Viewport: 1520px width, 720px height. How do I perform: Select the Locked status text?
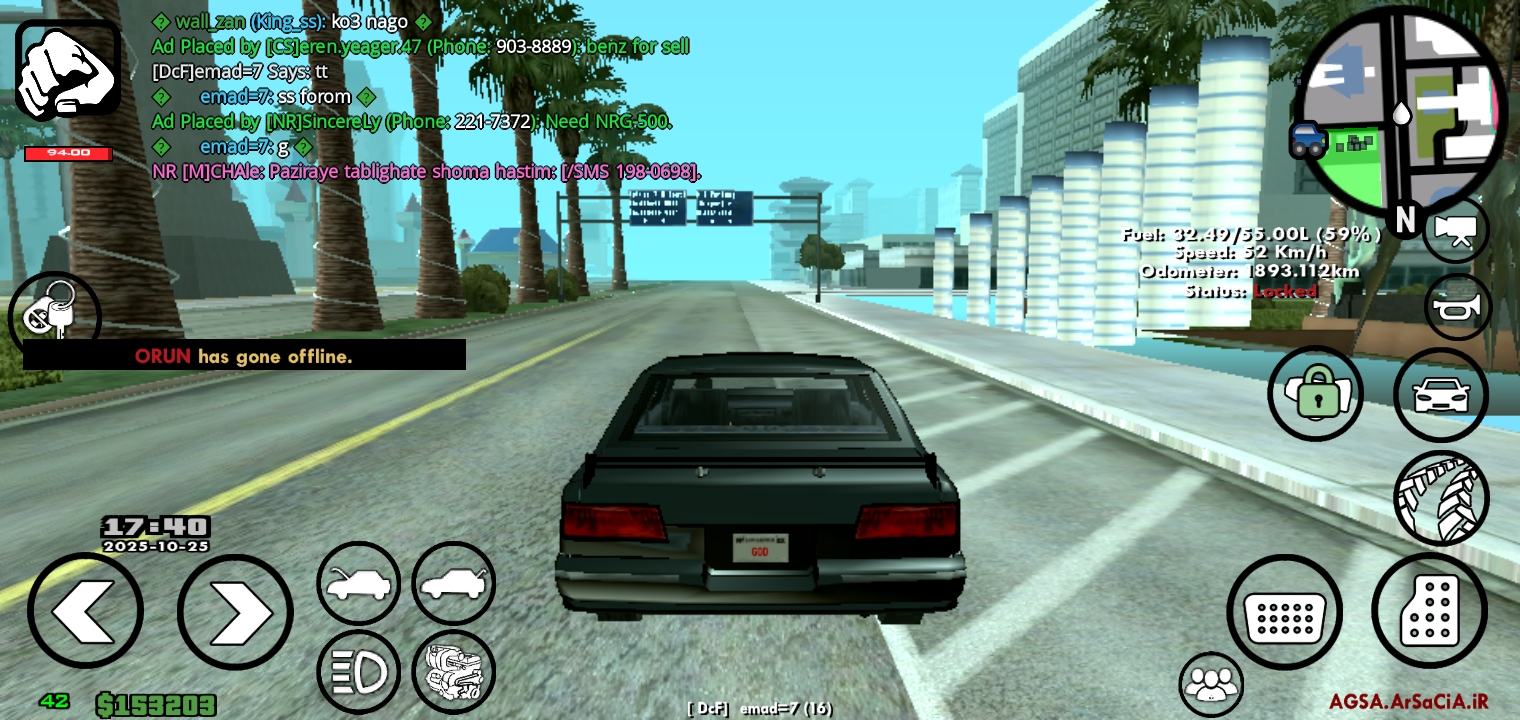point(1286,291)
